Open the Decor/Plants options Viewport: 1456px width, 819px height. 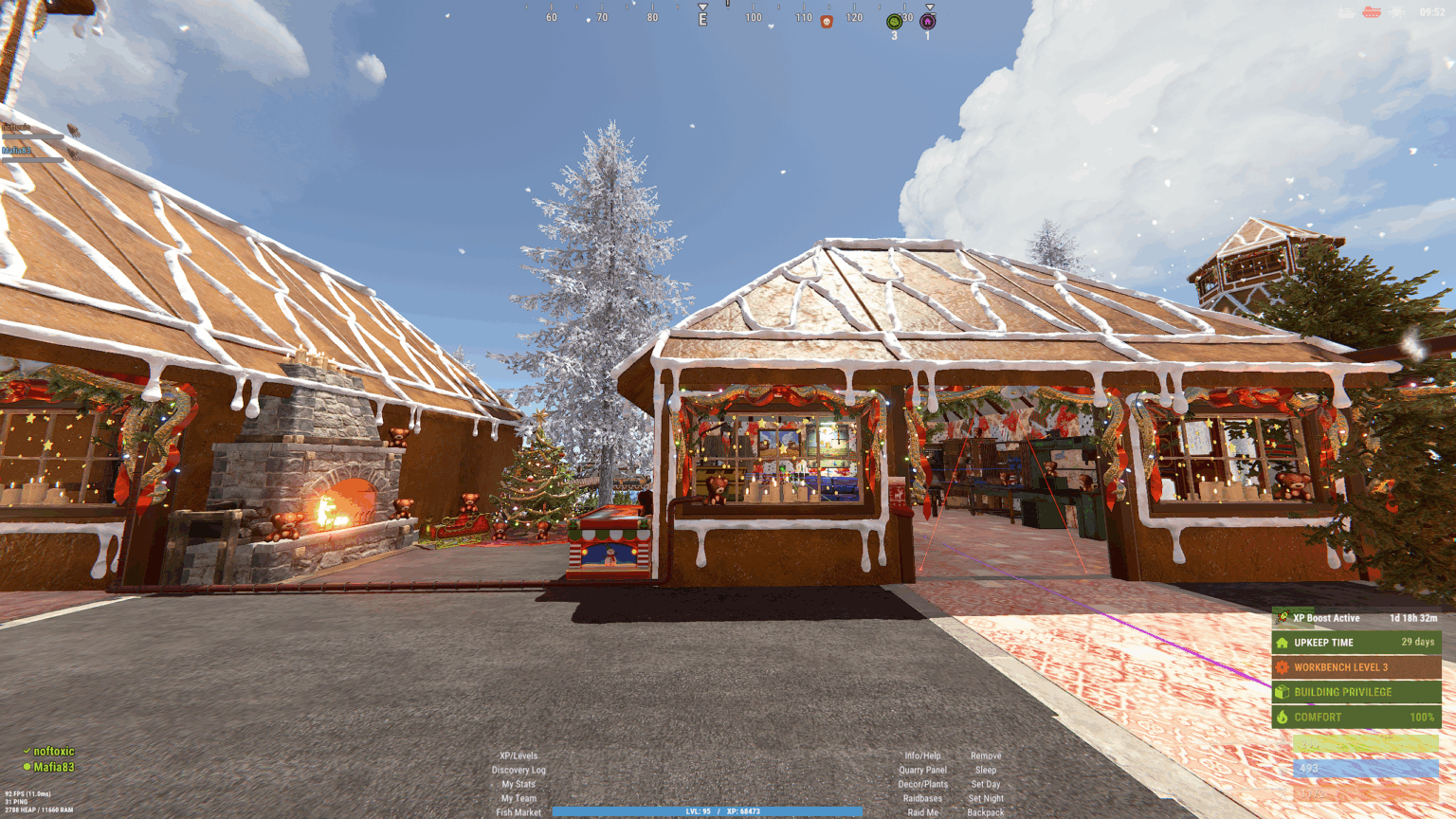coord(922,784)
